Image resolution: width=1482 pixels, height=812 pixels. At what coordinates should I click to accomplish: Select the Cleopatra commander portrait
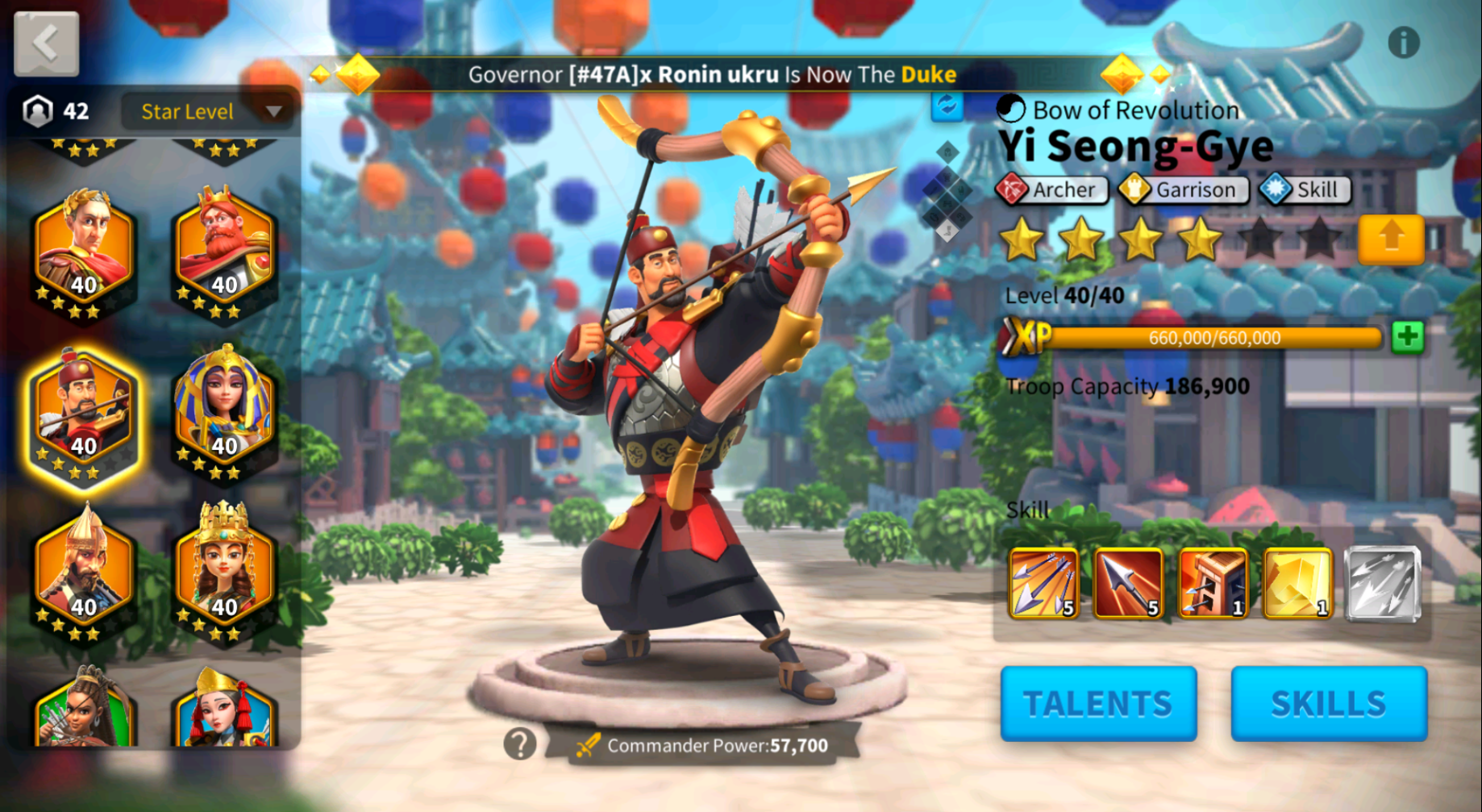tap(224, 411)
